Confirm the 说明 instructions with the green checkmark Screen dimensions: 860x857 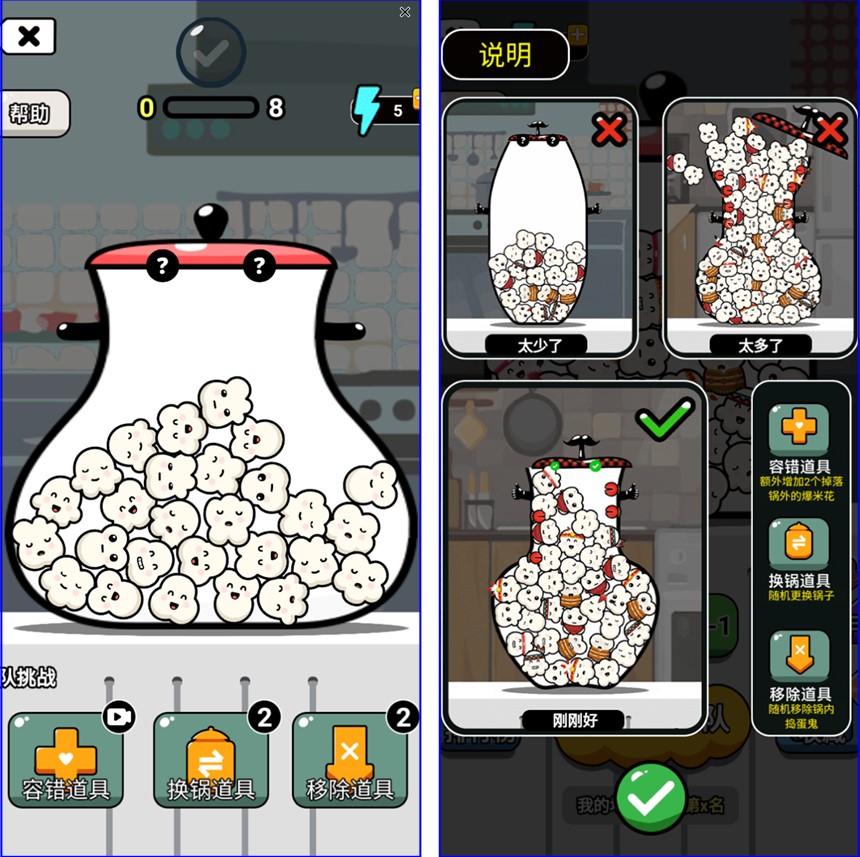[651, 797]
